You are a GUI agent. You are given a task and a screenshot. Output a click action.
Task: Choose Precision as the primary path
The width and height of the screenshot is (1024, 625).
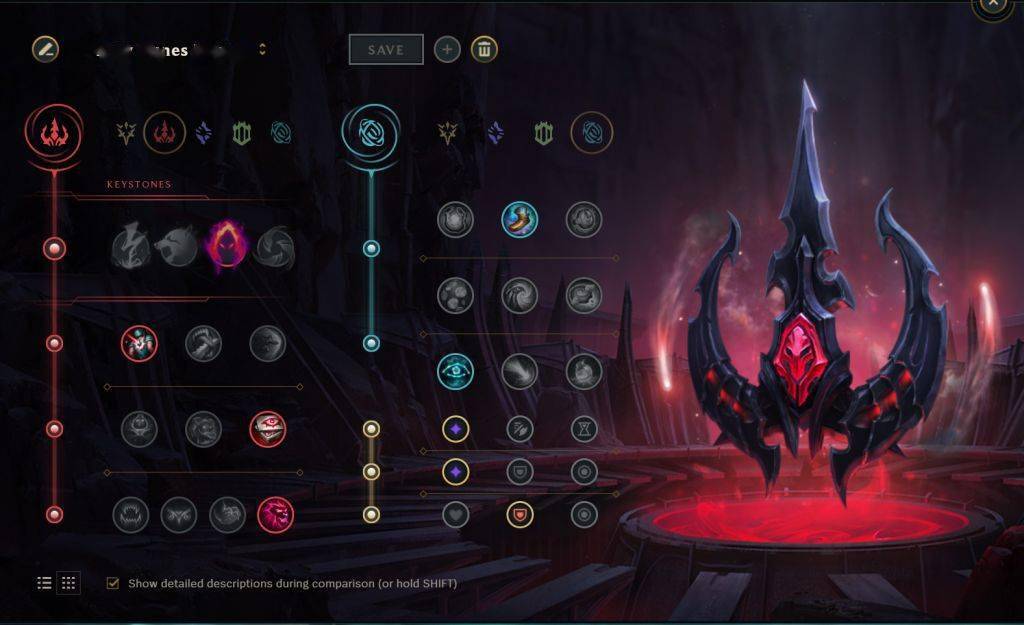(125, 132)
